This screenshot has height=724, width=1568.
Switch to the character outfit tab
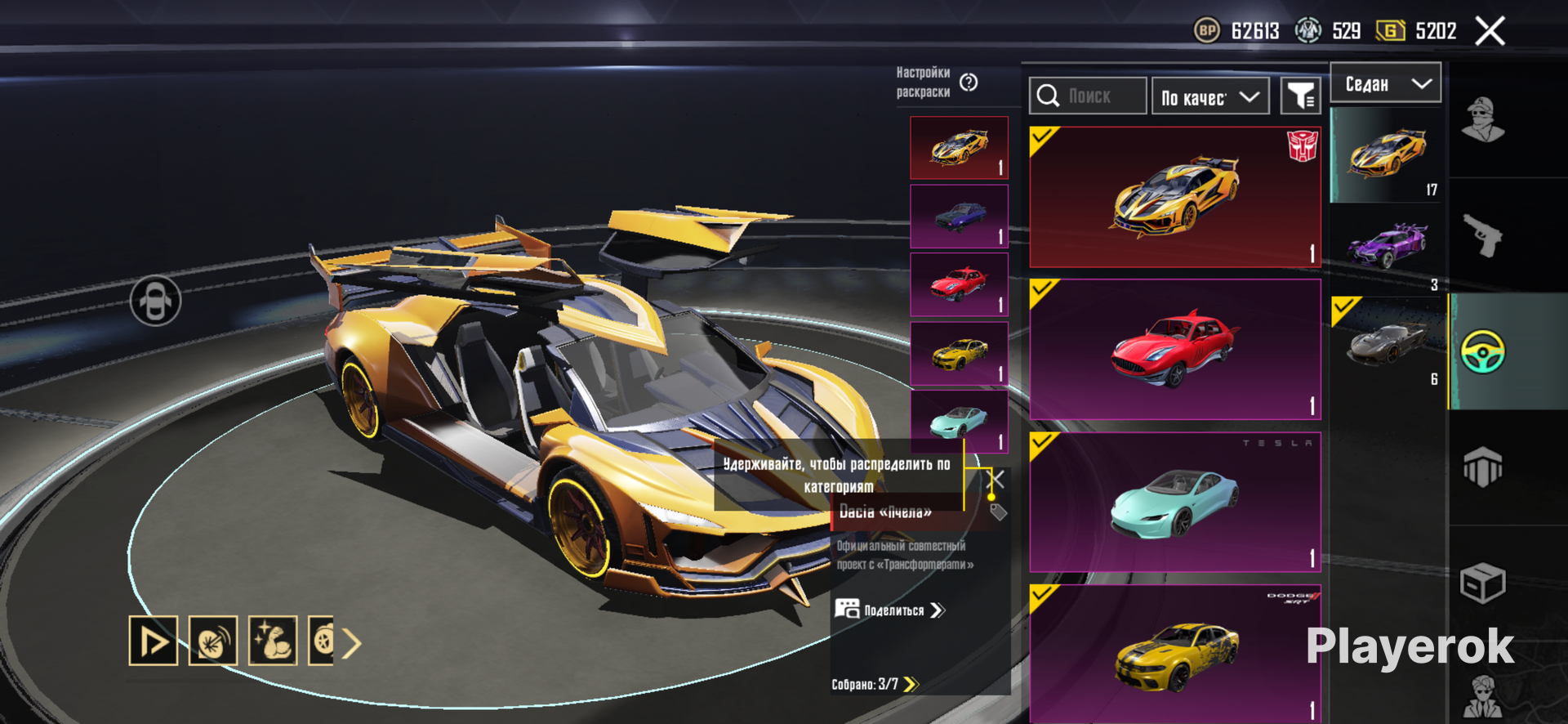pos(1483,120)
